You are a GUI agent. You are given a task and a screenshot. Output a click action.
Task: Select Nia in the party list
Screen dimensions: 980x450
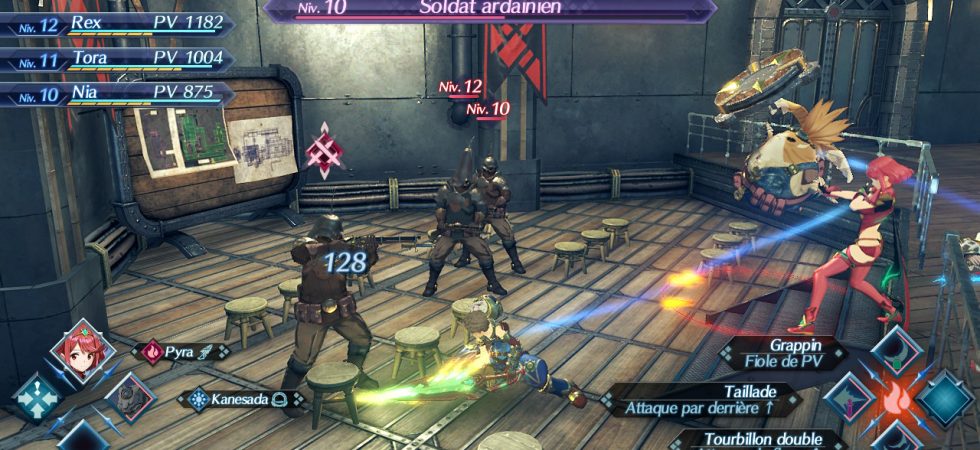tap(120, 94)
